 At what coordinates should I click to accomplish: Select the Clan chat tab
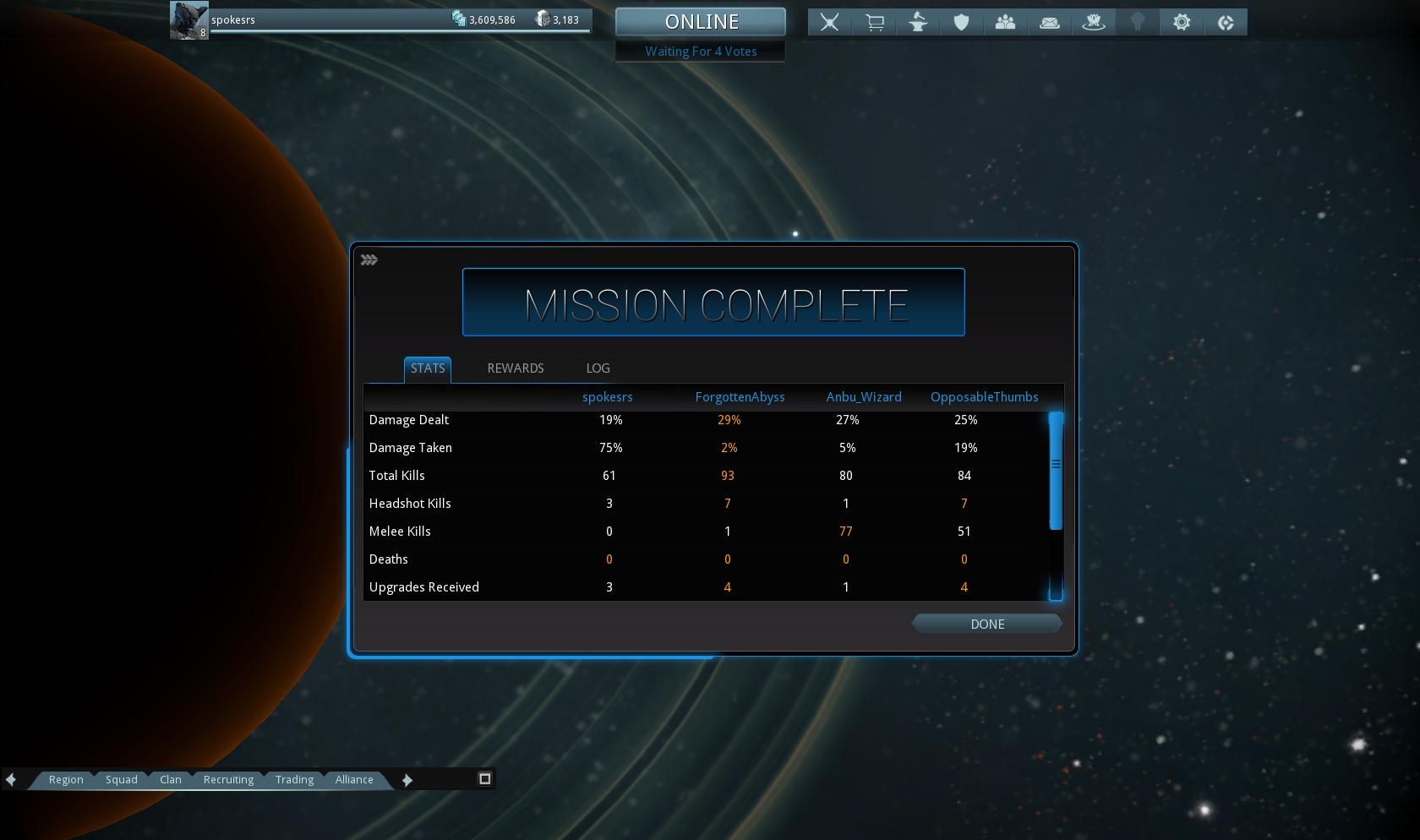(171, 780)
